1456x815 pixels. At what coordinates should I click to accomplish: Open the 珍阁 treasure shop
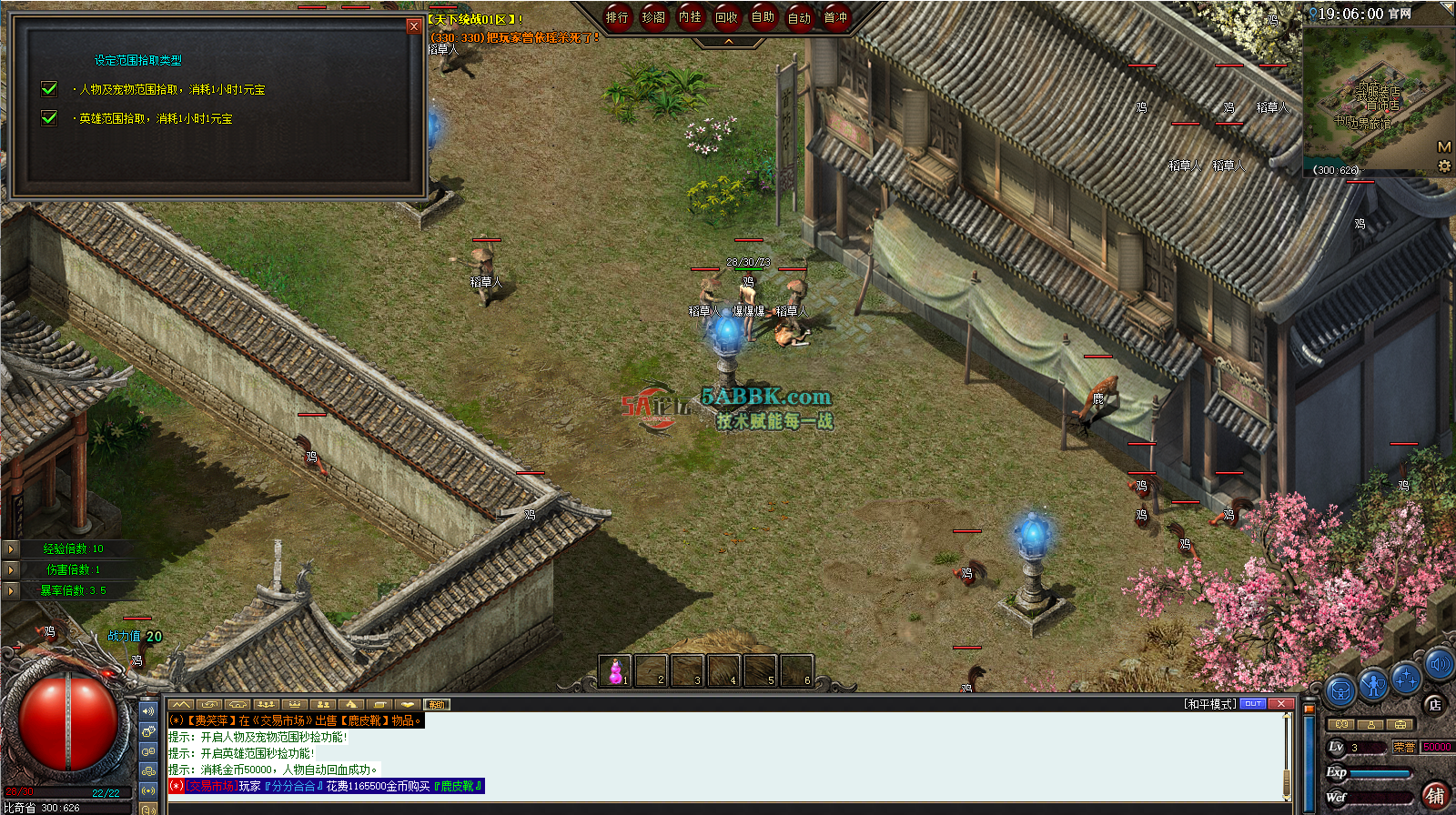pos(653,17)
